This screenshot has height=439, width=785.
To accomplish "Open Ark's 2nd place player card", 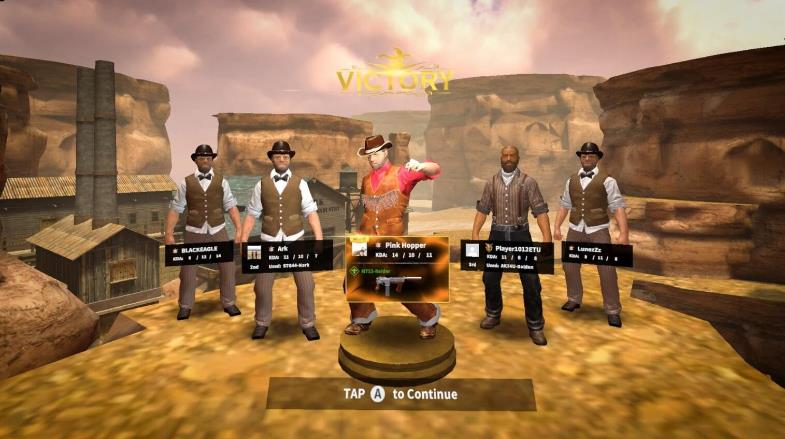I will (287, 254).
